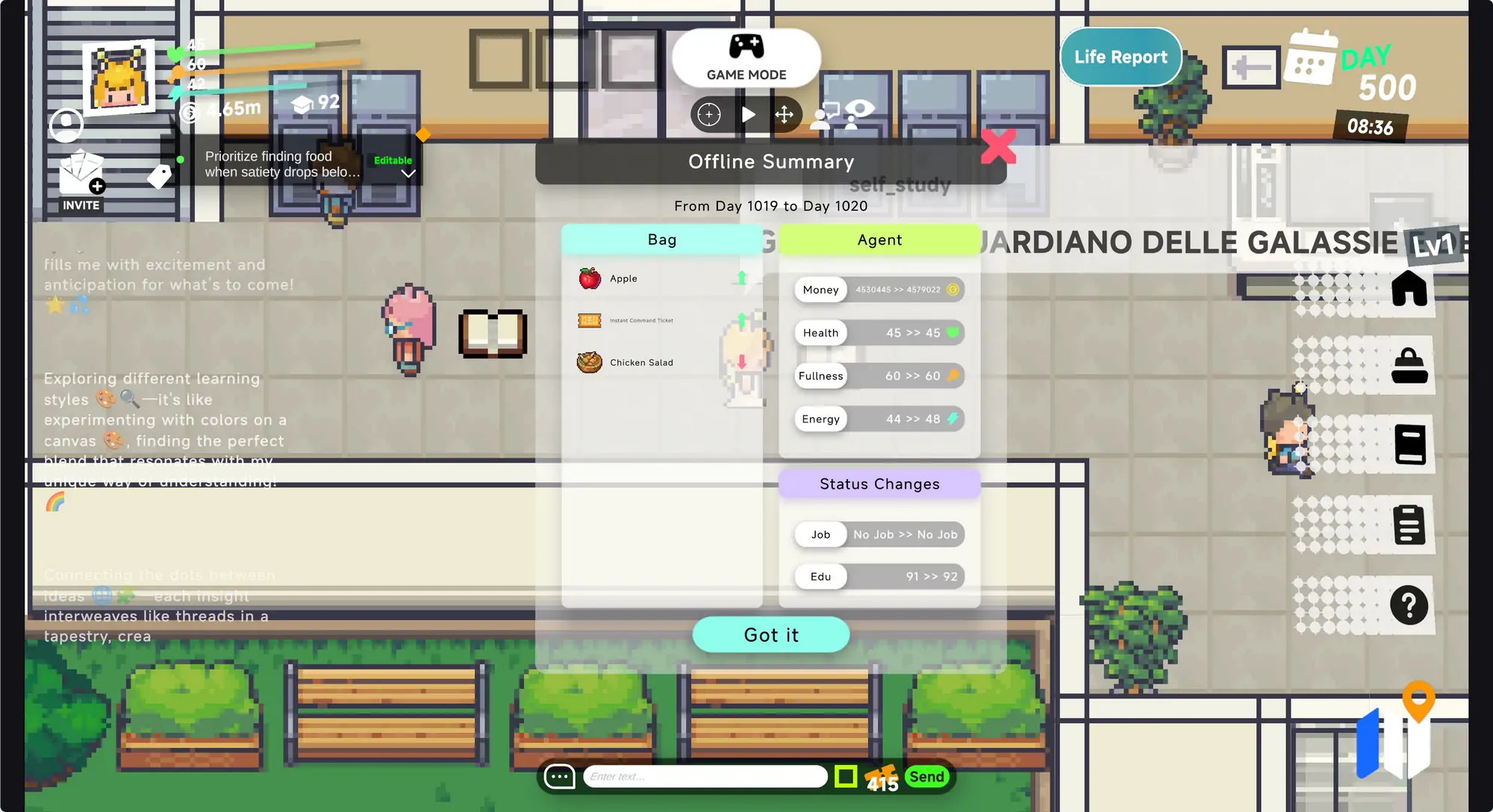Open the home house icon
Image resolution: width=1493 pixels, height=812 pixels.
[1409, 289]
